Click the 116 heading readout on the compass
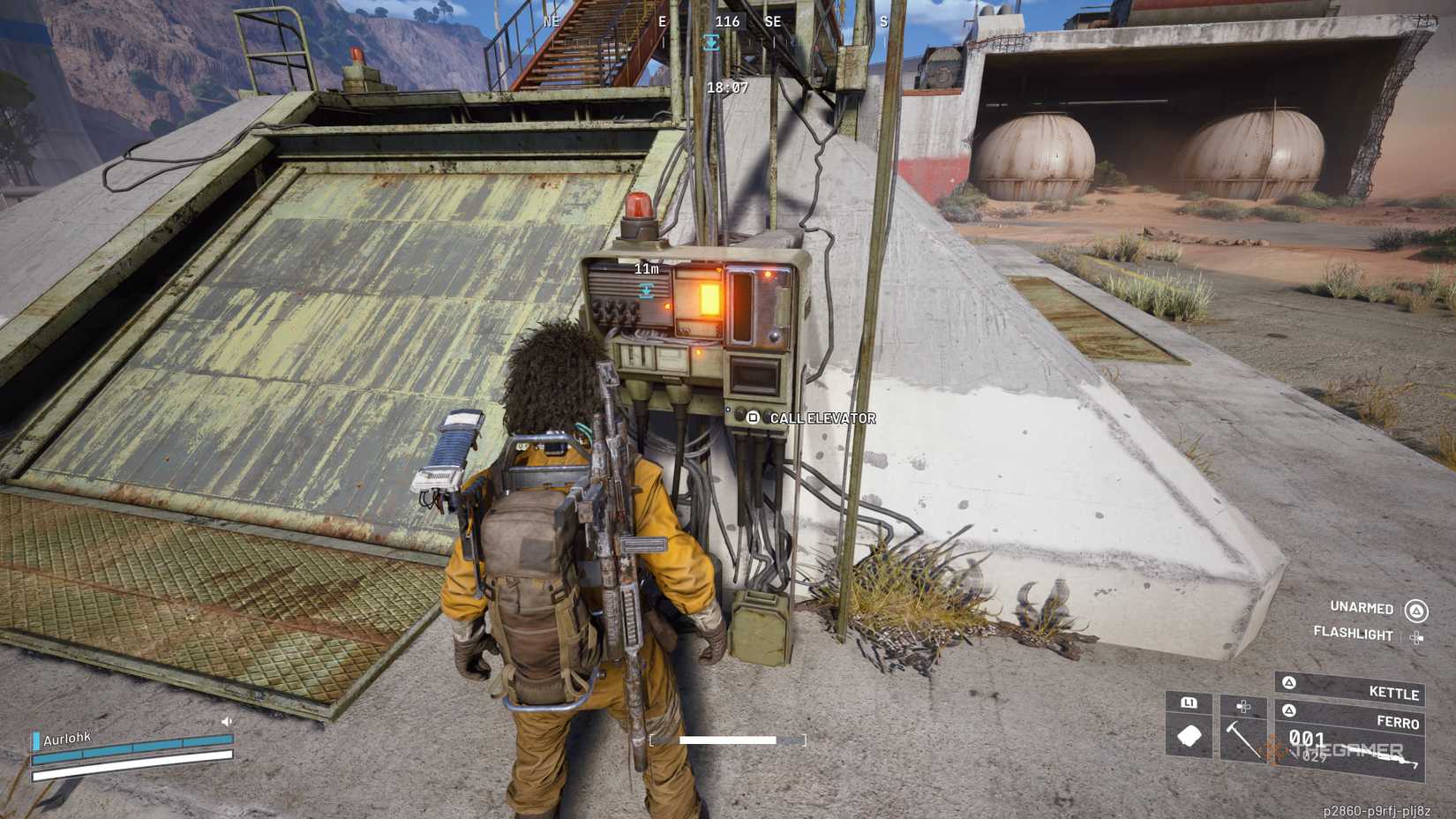Screen dimensions: 1456x819 click(727, 22)
